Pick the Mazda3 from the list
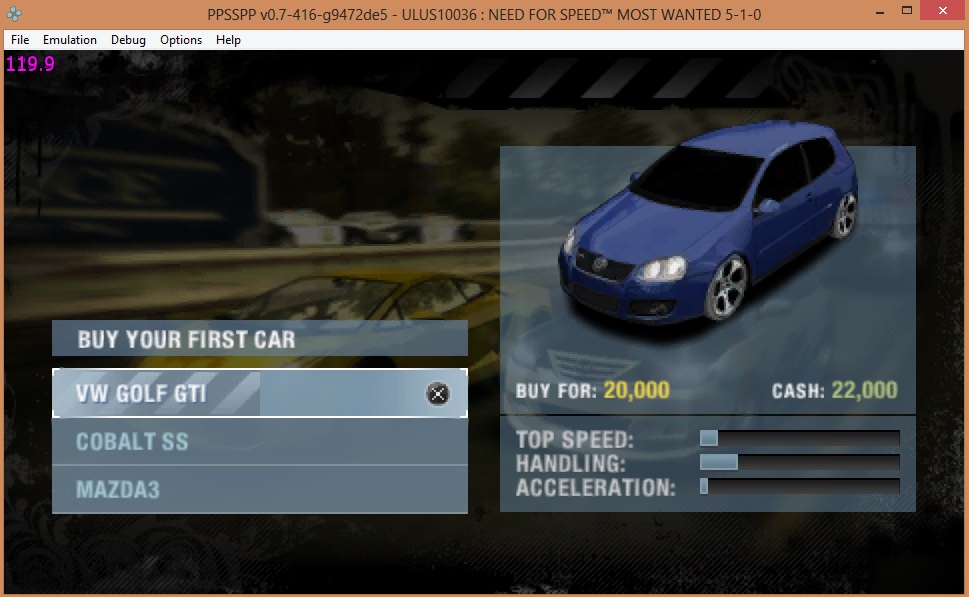This screenshot has height=597, width=969. click(258, 489)
